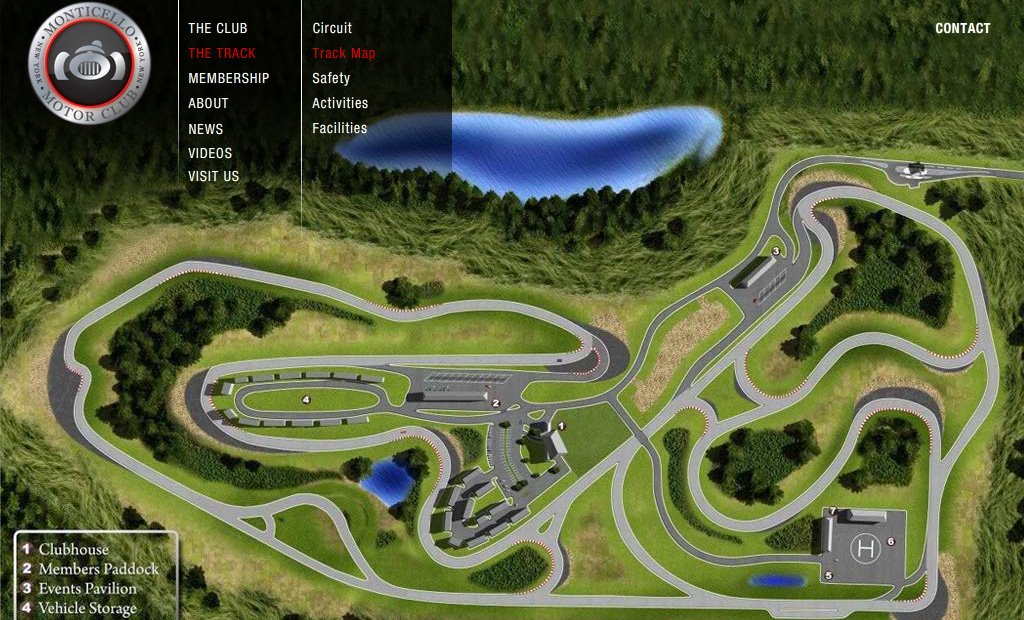
Task: Go to the Membership page
Action: (x=229, y=78)
